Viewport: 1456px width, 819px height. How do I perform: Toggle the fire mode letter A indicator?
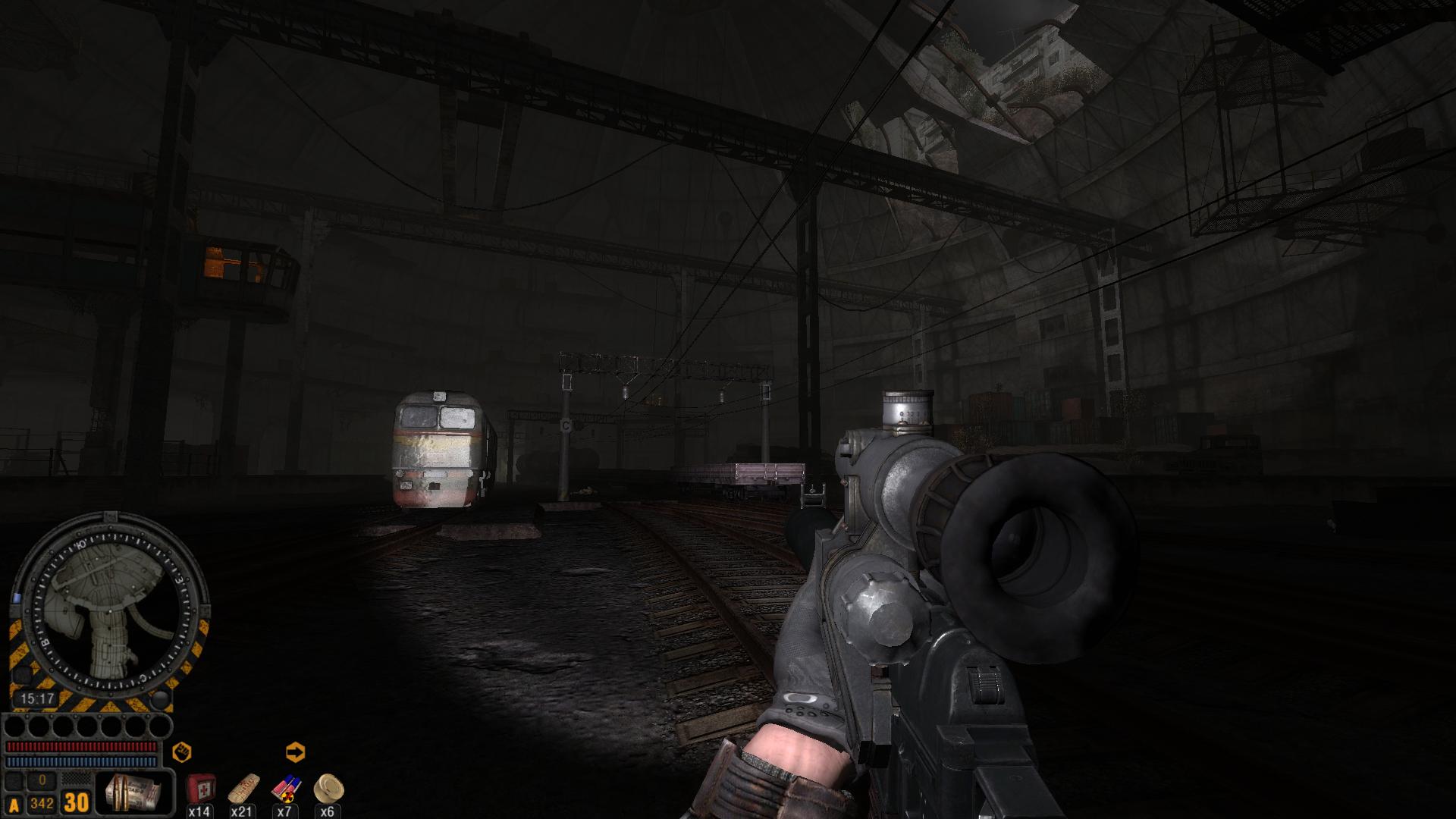coord(14,805)
